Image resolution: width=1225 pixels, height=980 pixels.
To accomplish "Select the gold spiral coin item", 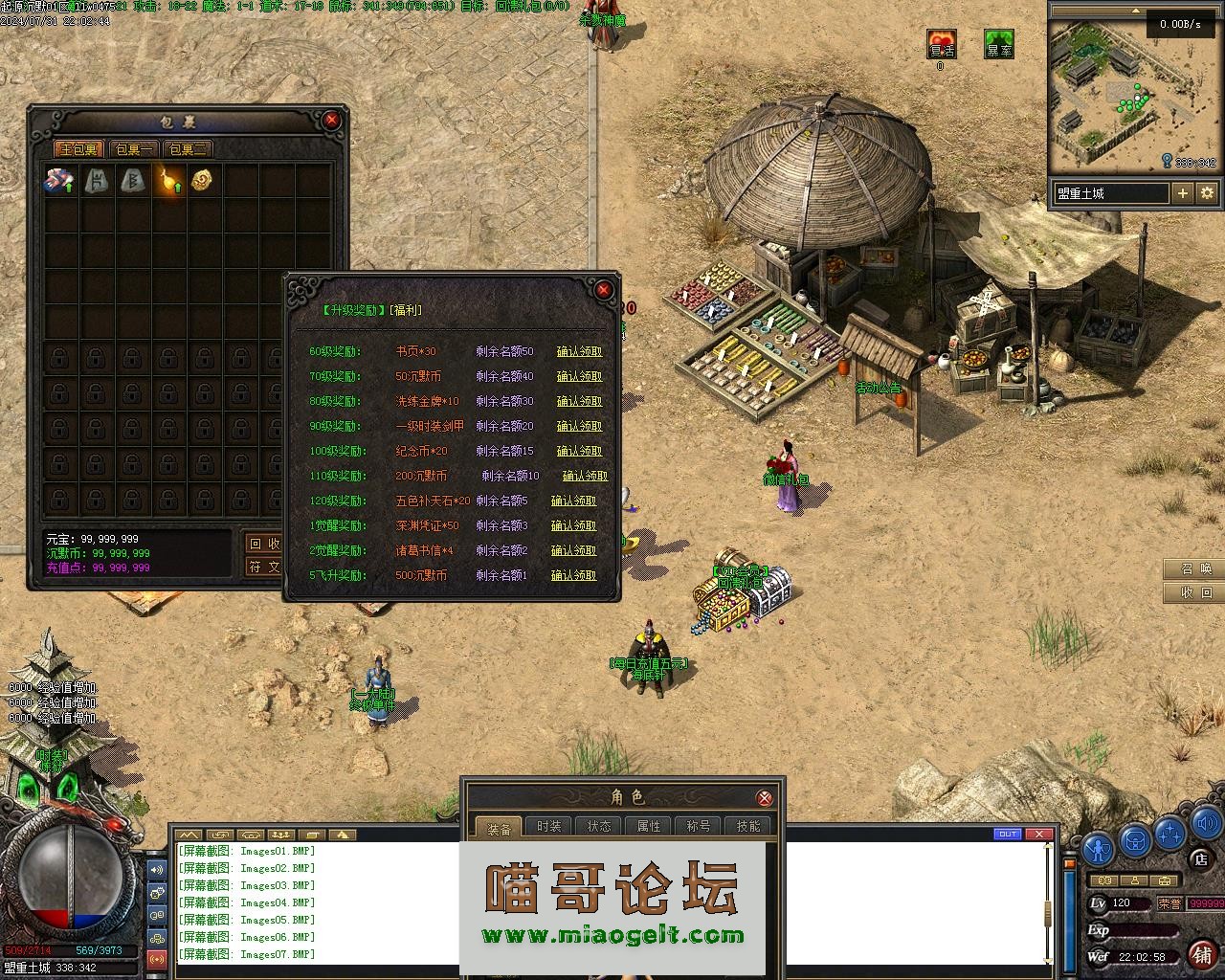I will point(201,181).
